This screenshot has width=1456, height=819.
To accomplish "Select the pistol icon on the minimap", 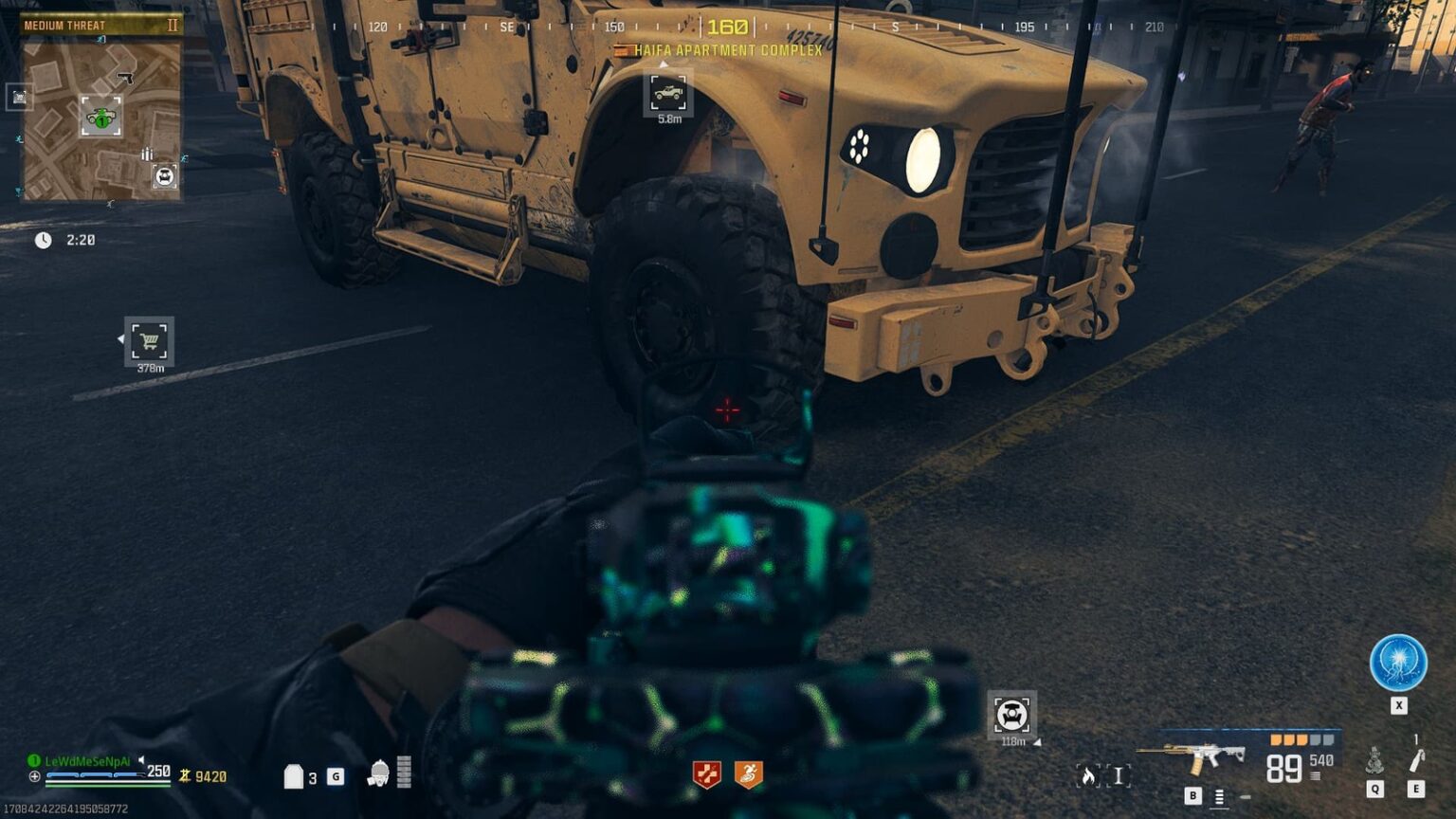I will 127,77.
